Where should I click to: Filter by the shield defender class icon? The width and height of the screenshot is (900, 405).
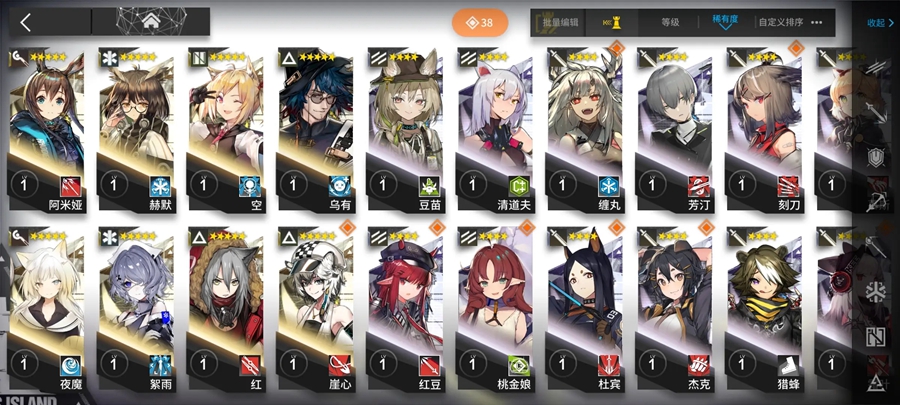pyautogui.click(x=877, y=158)
